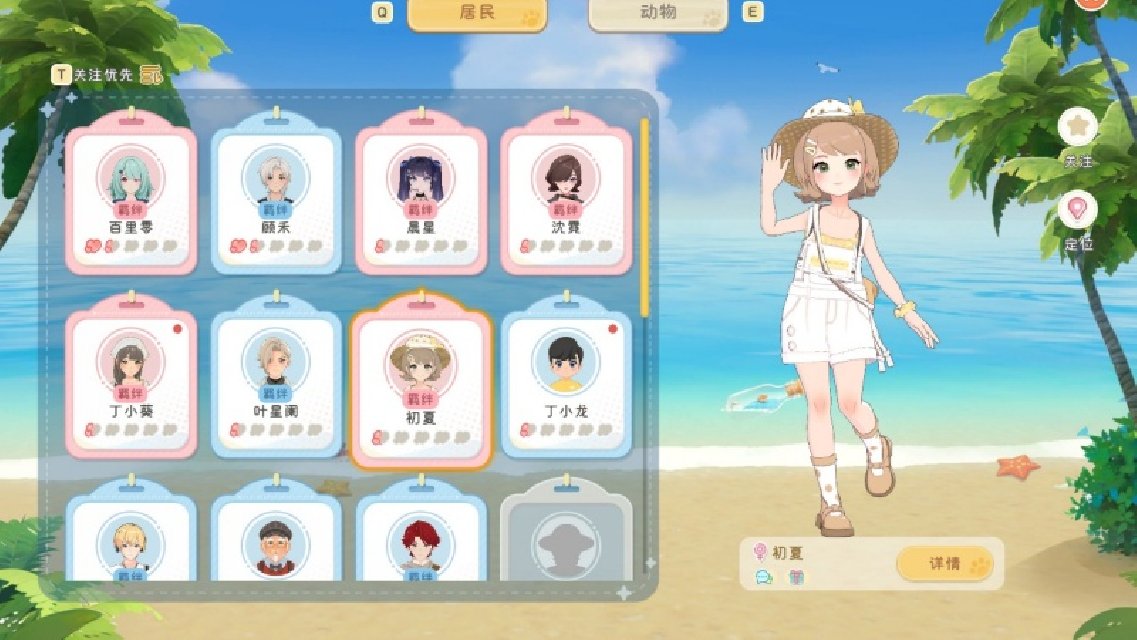Screen dimensions: 1137x640
Task: Select the 百里零 resident card
Action: click(129, 197)
